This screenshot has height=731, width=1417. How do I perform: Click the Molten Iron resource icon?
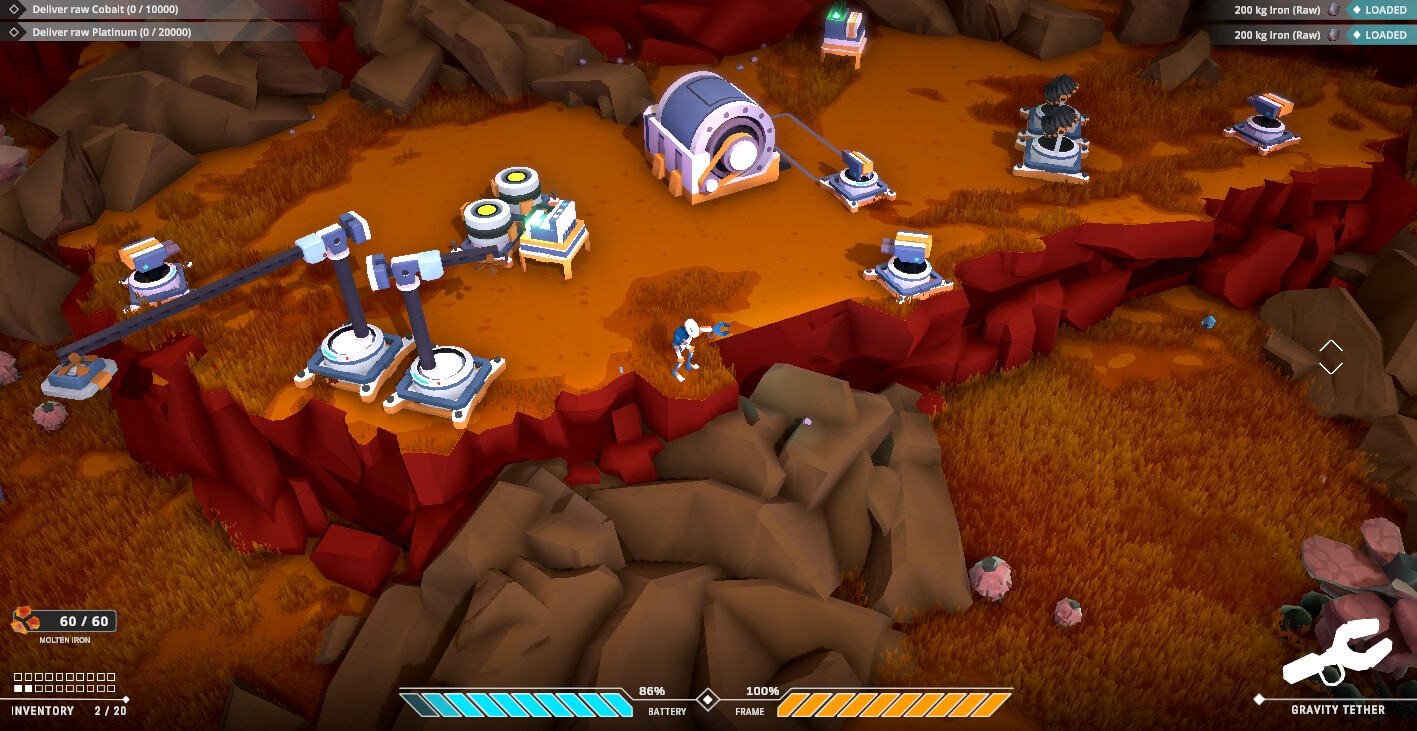(x=25, y=621)
